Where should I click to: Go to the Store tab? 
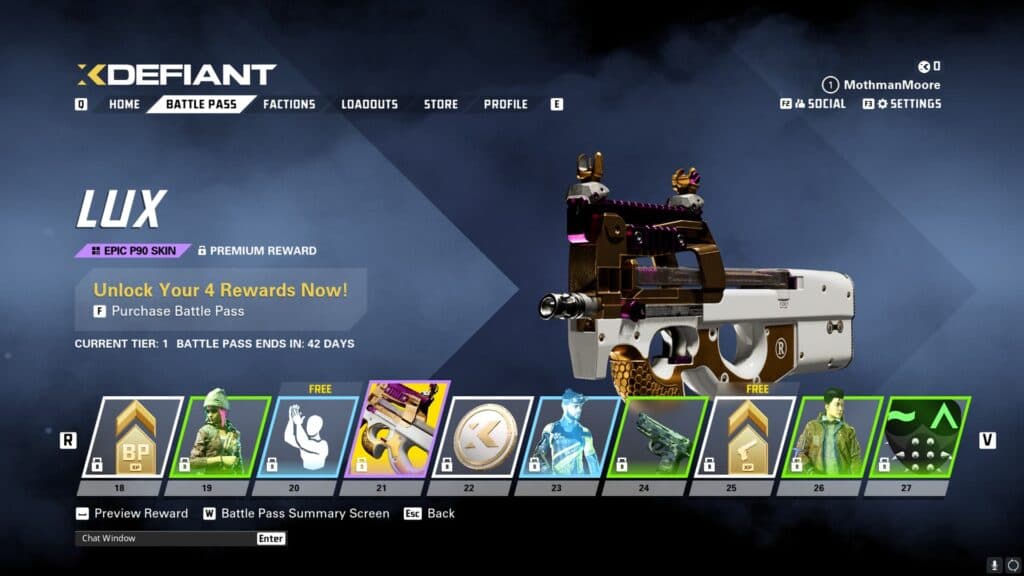(x=440, y=104)
